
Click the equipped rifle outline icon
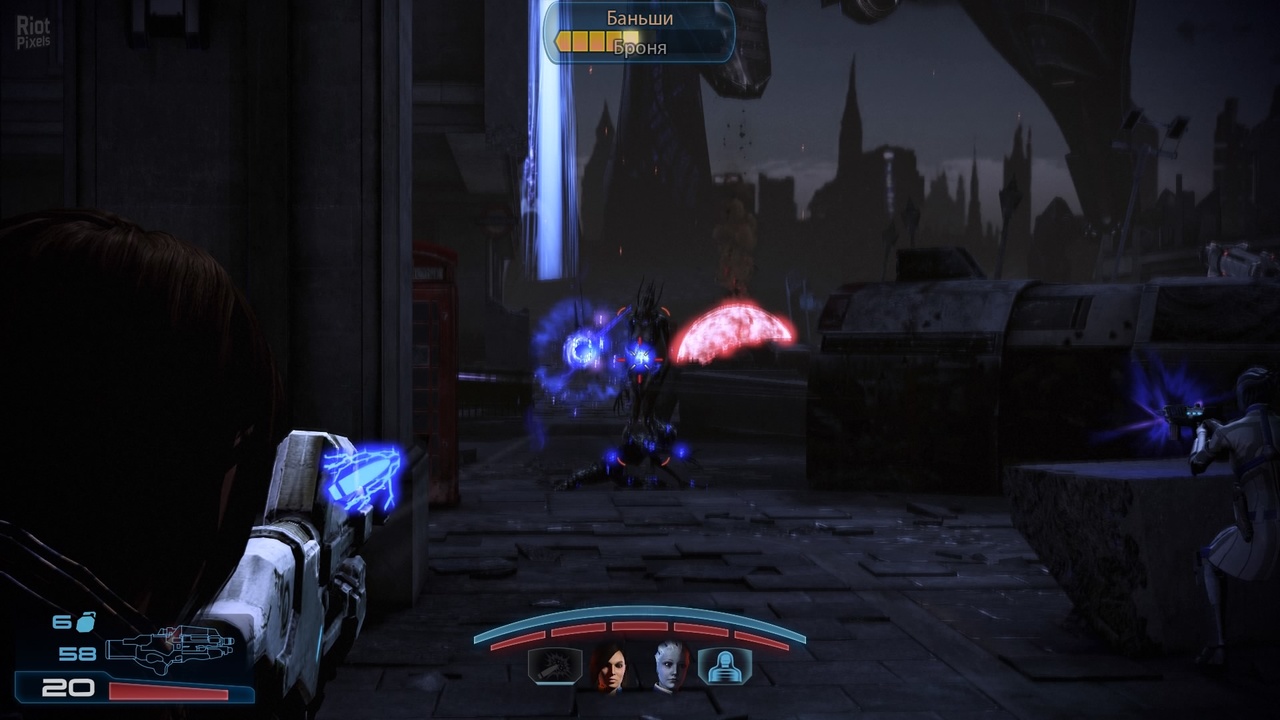click(163, 650)
